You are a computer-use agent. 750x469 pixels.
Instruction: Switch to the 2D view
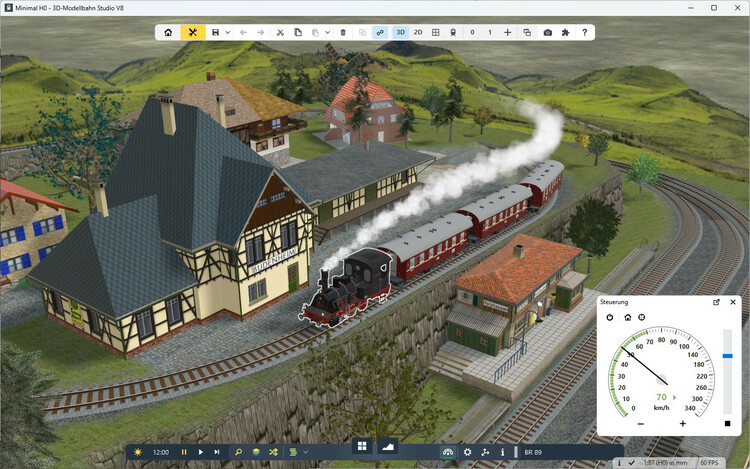(x=418, y=32)
